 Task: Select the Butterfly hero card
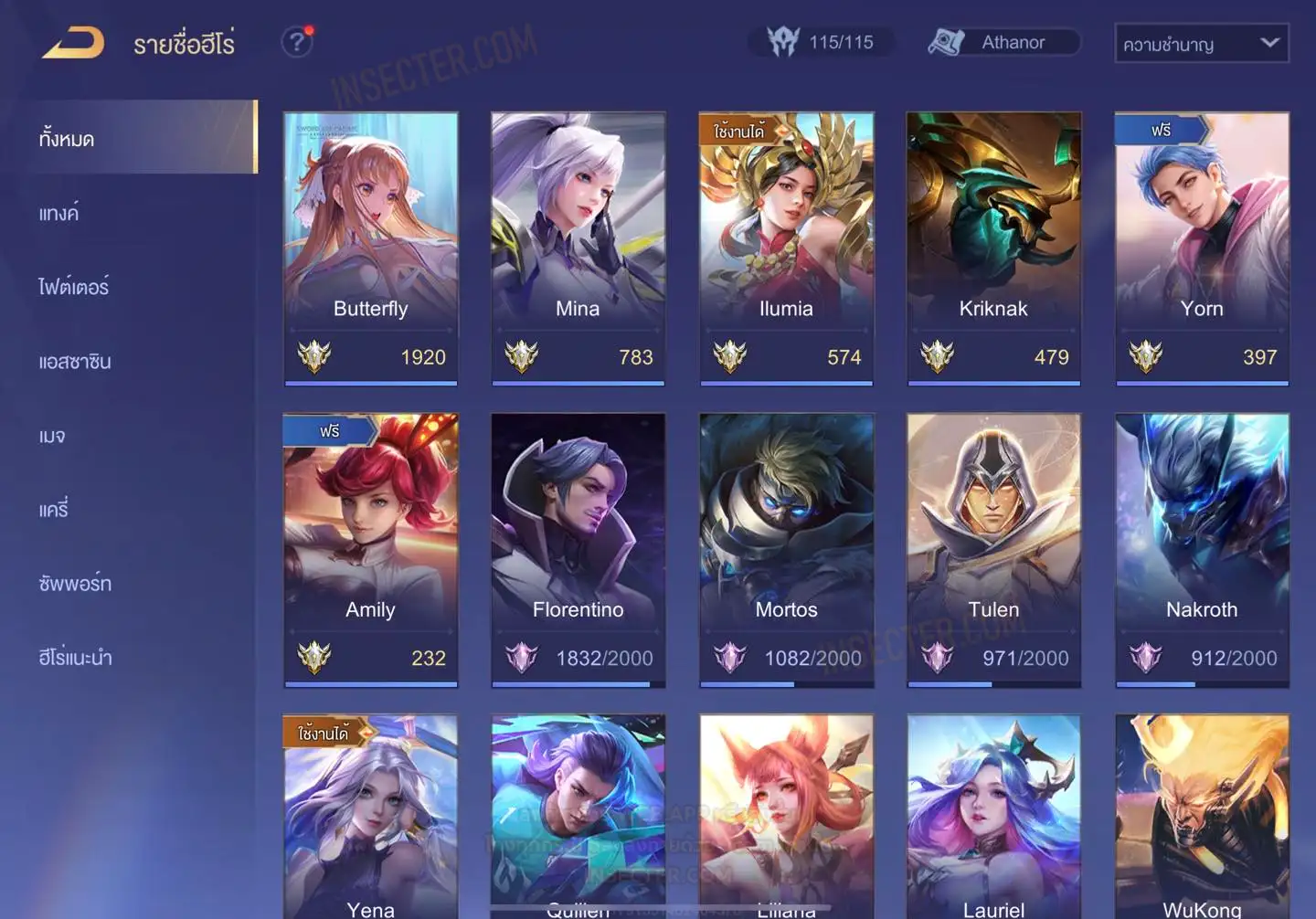[x=370, y=248]
